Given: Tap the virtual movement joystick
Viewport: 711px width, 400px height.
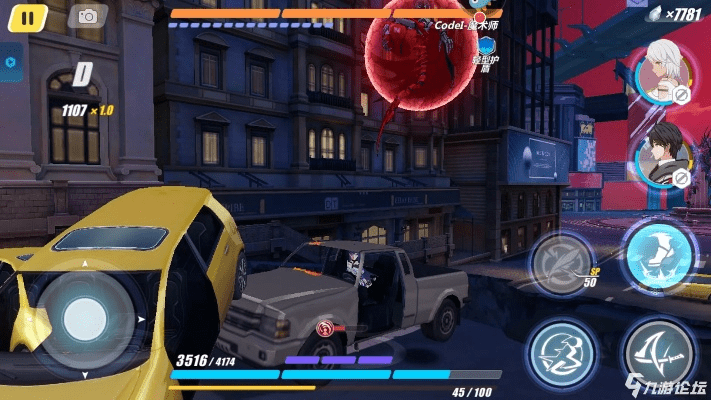Looking at the screenshot, I should (85, 319).
